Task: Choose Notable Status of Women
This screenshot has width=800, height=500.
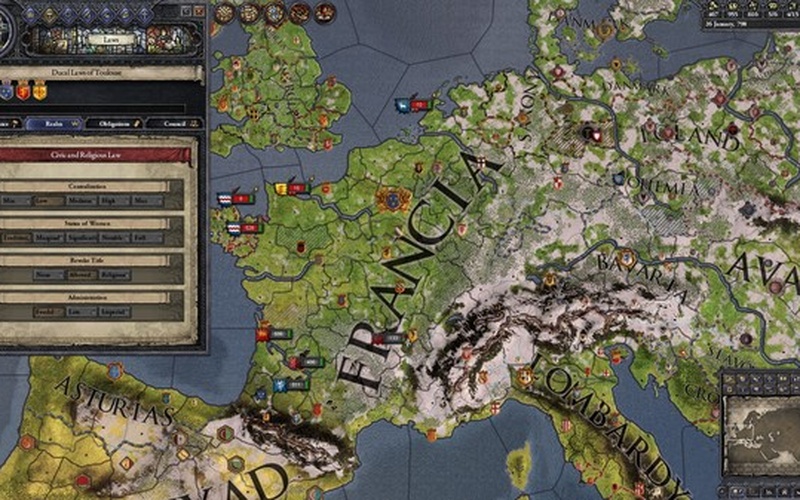Action: [116, 238]
